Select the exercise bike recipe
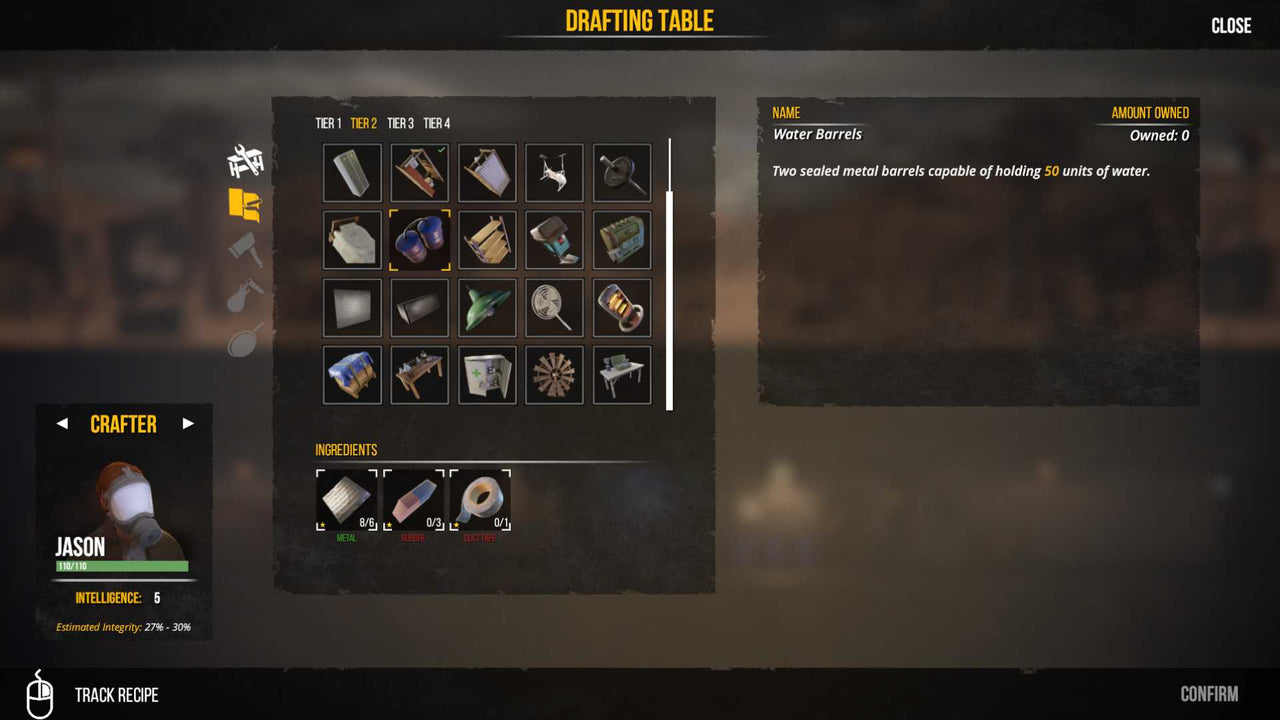 click(554, 172)
